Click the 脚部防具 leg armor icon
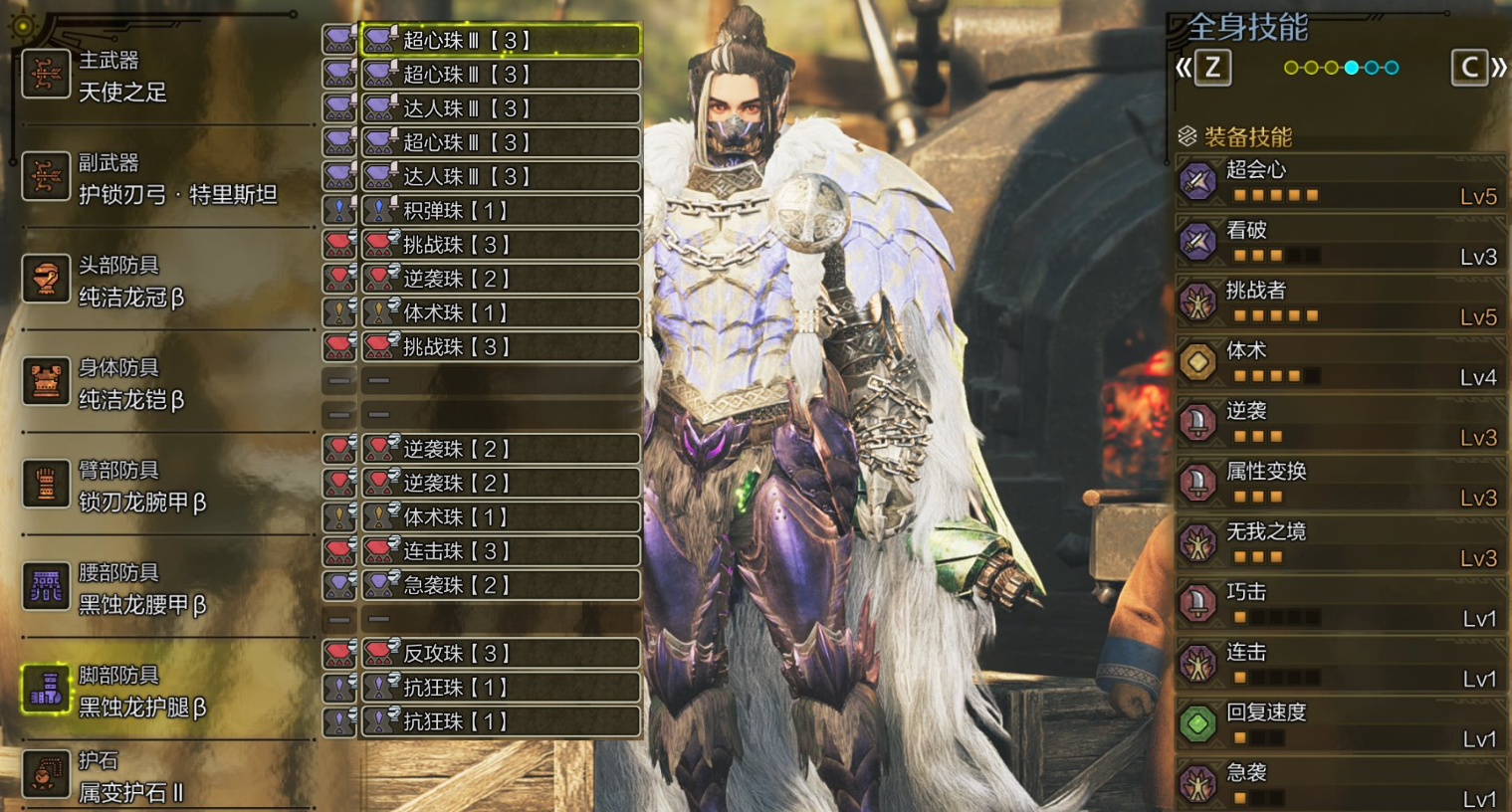 pyautogui.click(x=46, y=687)
